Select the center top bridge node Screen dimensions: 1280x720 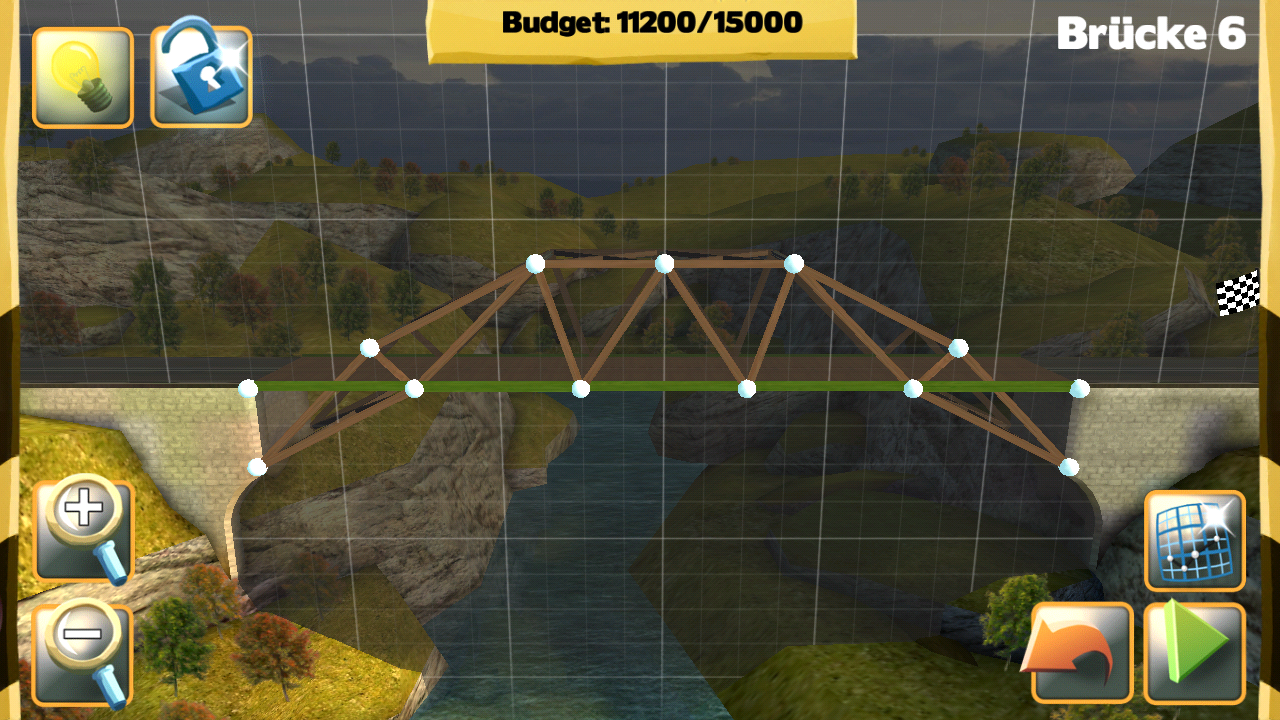[661, 264]
